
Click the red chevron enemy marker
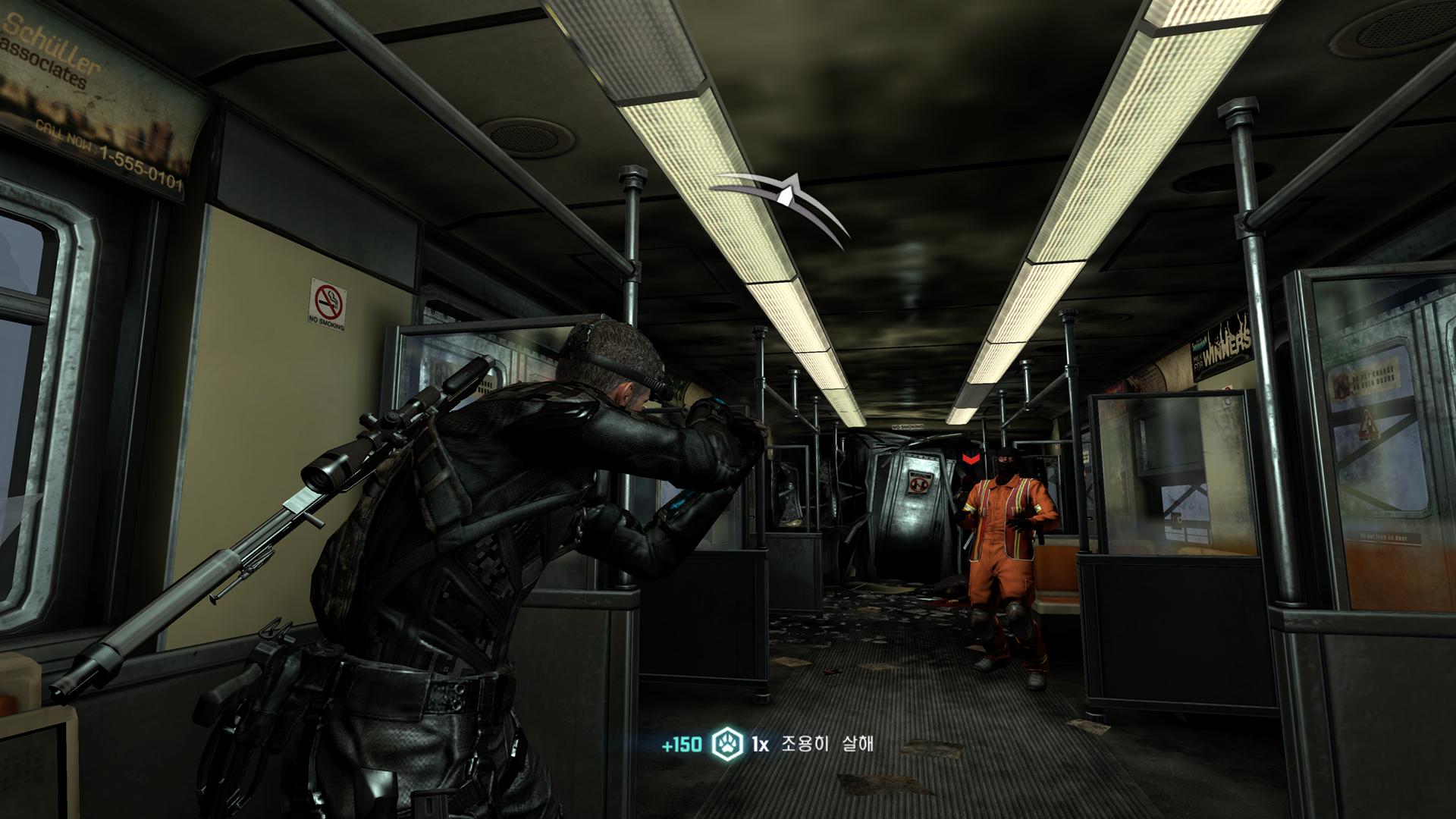coord(970,459)
